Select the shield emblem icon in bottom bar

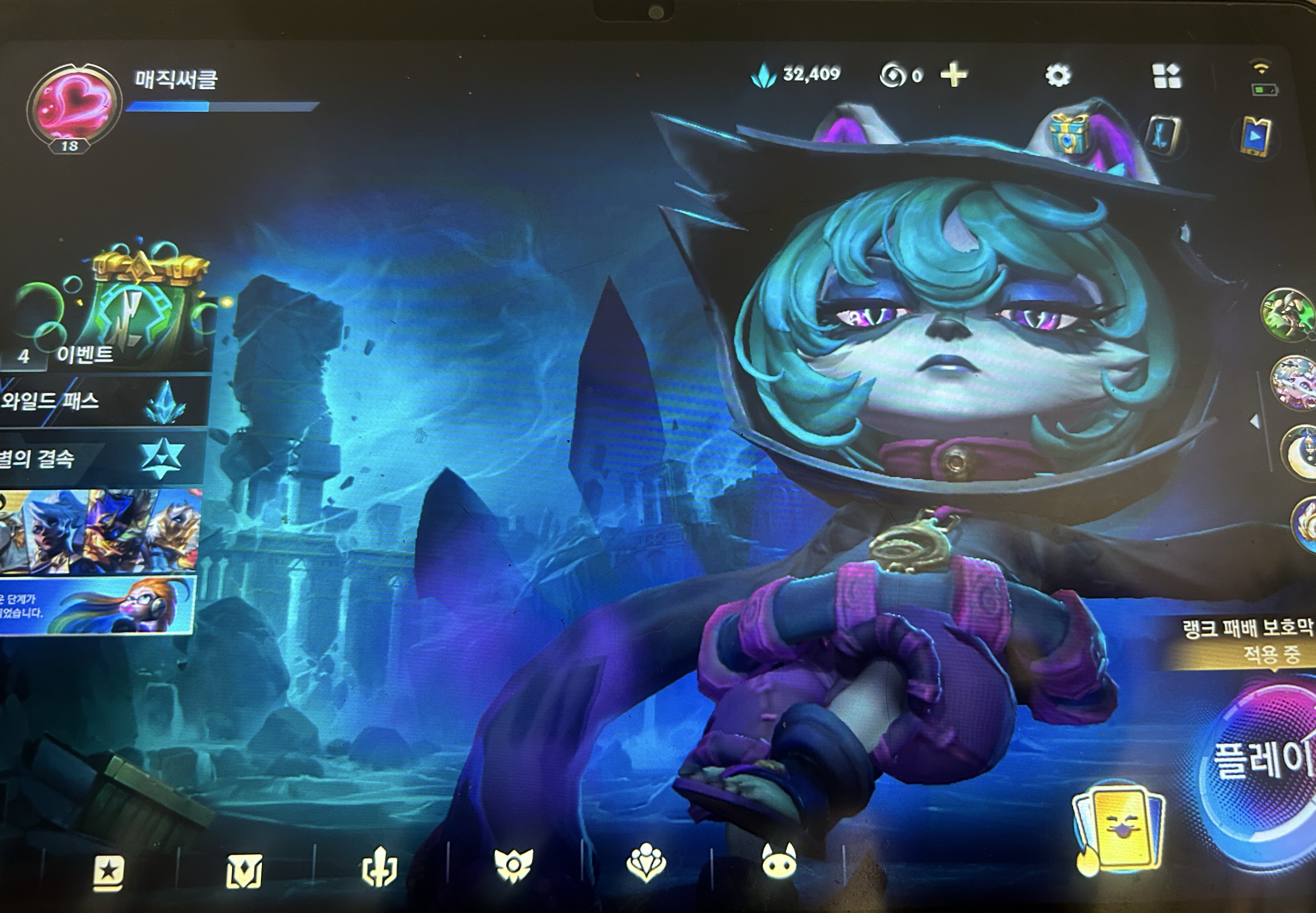244,871
